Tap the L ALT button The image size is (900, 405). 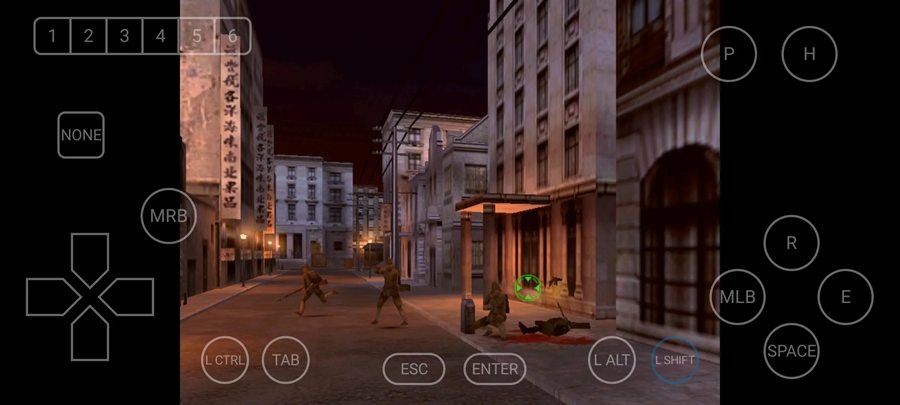point(612,360)
